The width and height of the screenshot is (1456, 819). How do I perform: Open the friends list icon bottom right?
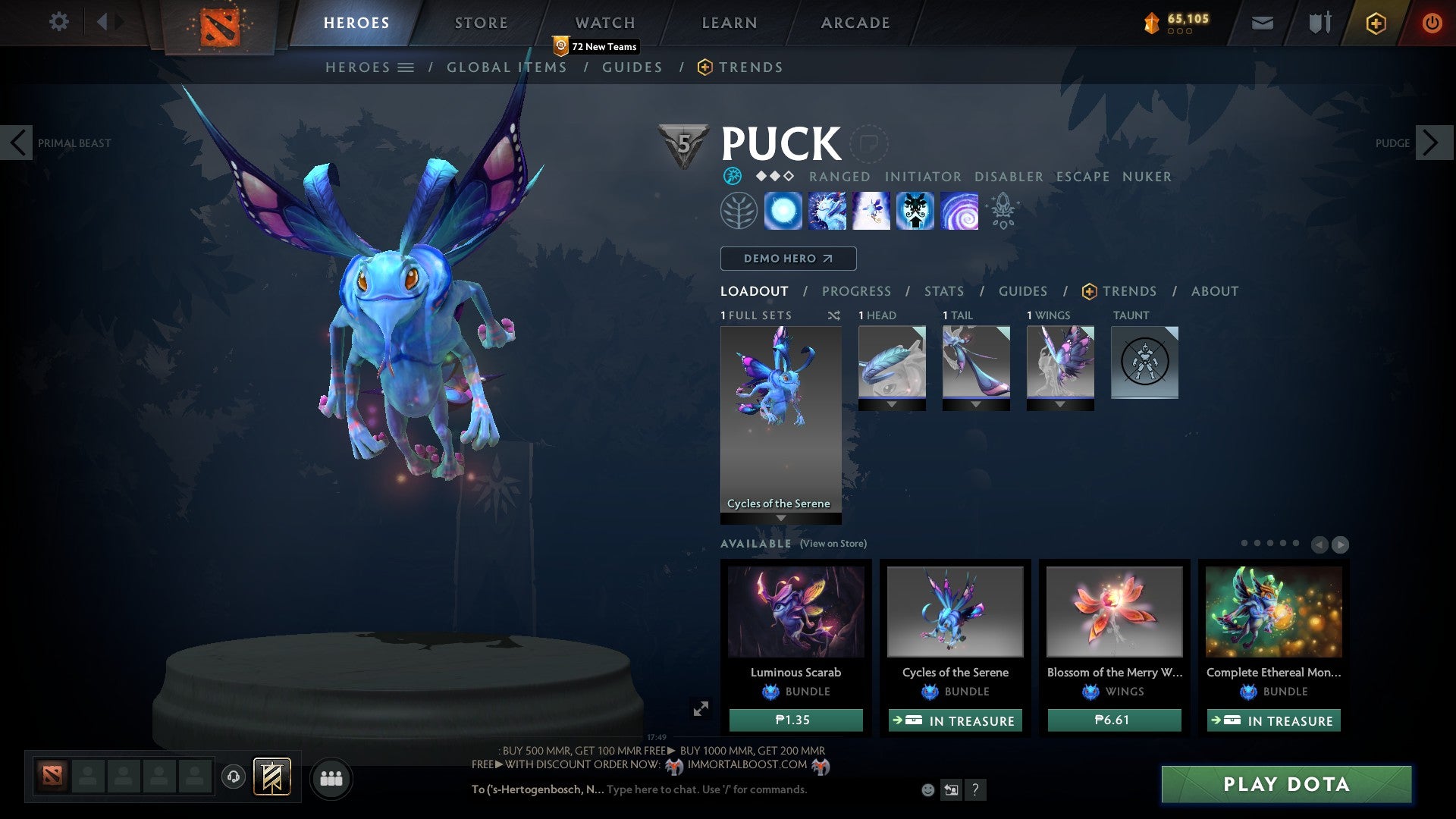pos(331,777)
